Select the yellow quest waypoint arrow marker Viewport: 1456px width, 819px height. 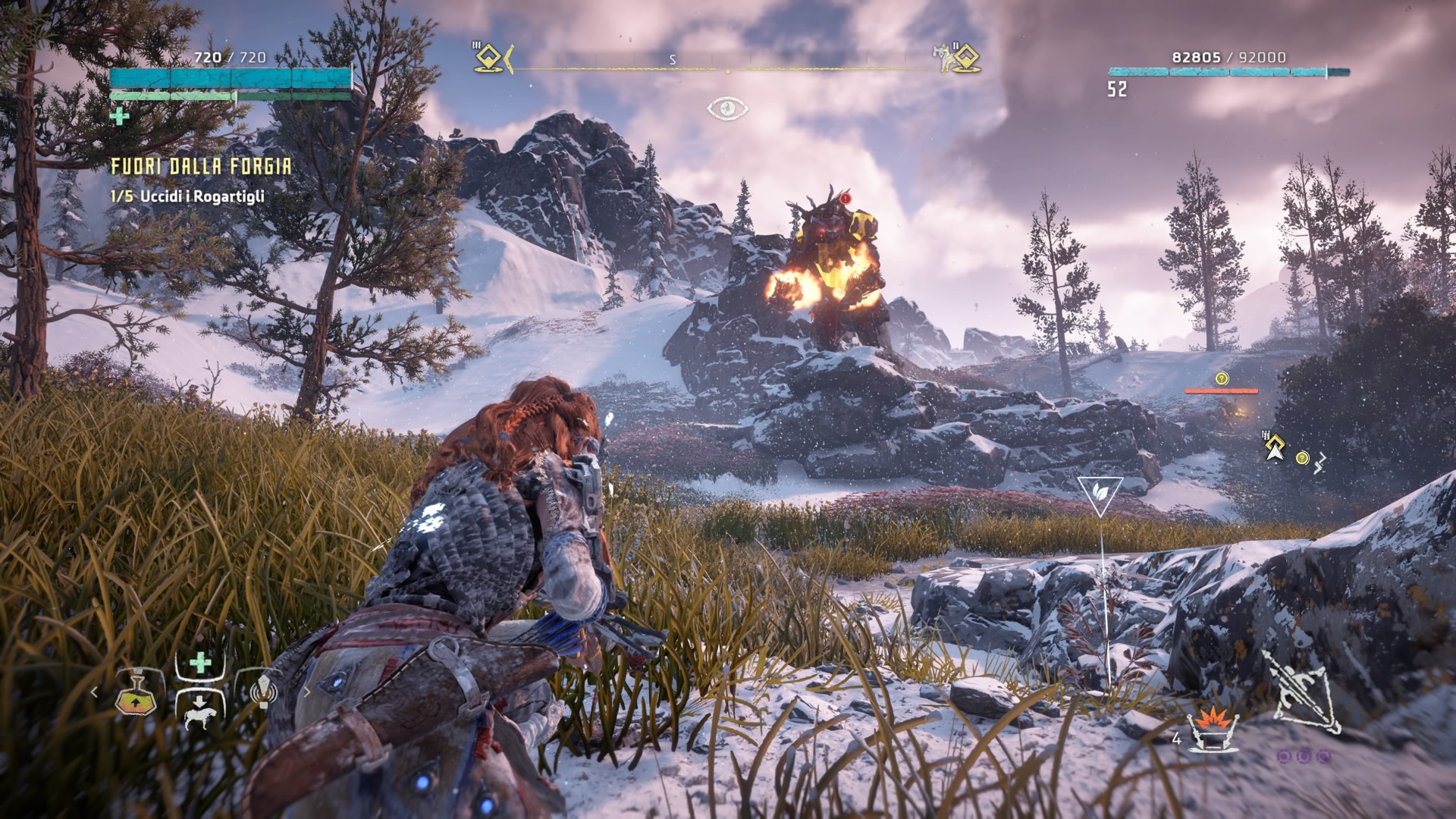[1275, 449]
